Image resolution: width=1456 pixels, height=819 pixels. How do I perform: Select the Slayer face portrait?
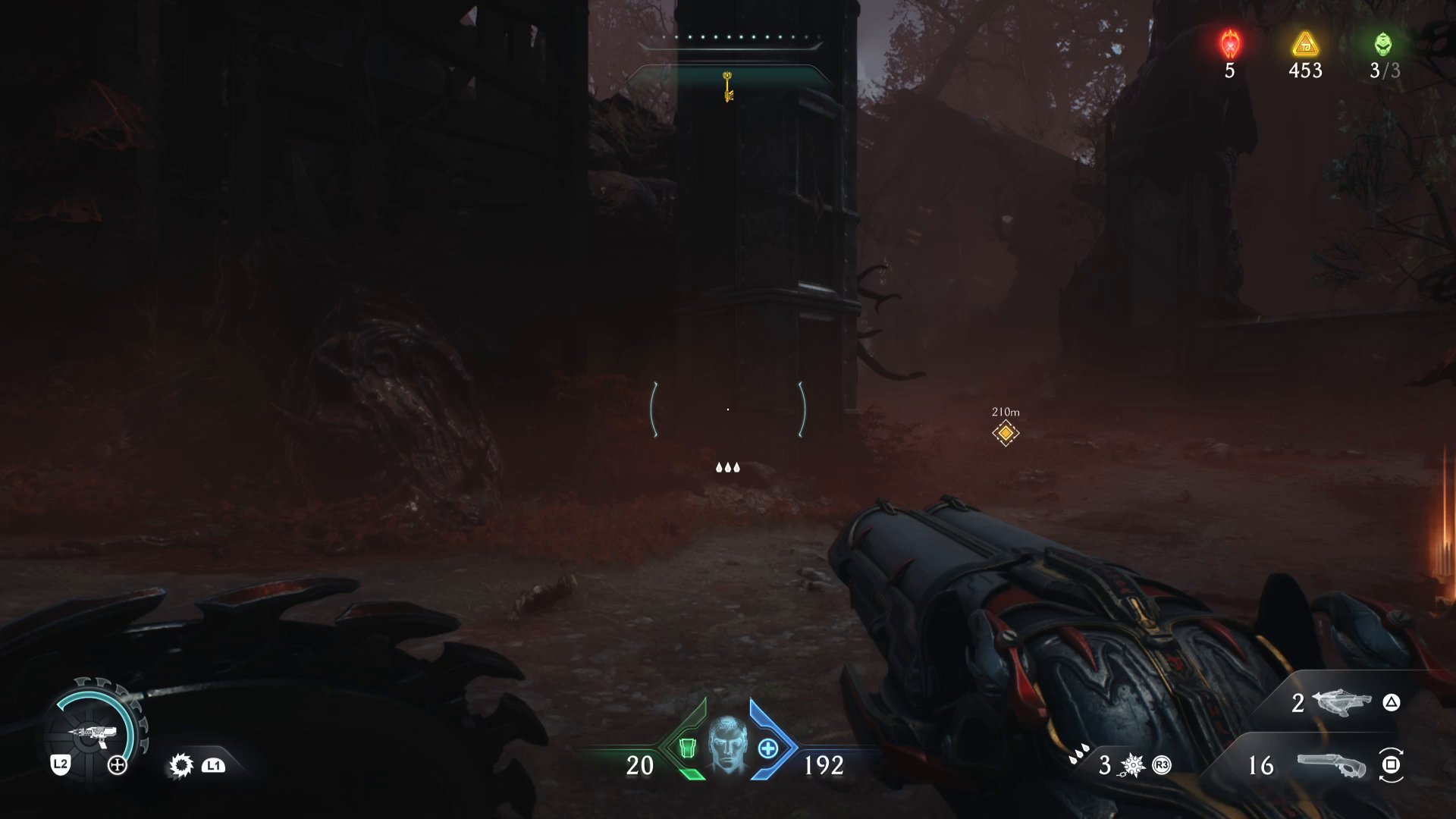click(728, 745)
